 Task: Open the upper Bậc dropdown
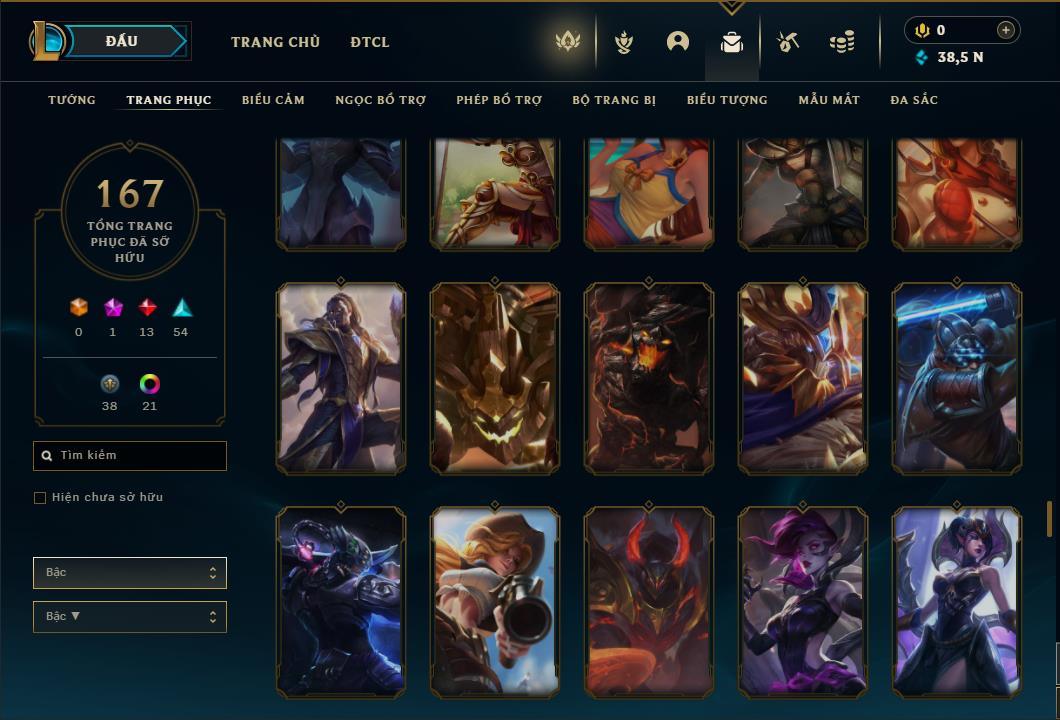click(130, 573)
